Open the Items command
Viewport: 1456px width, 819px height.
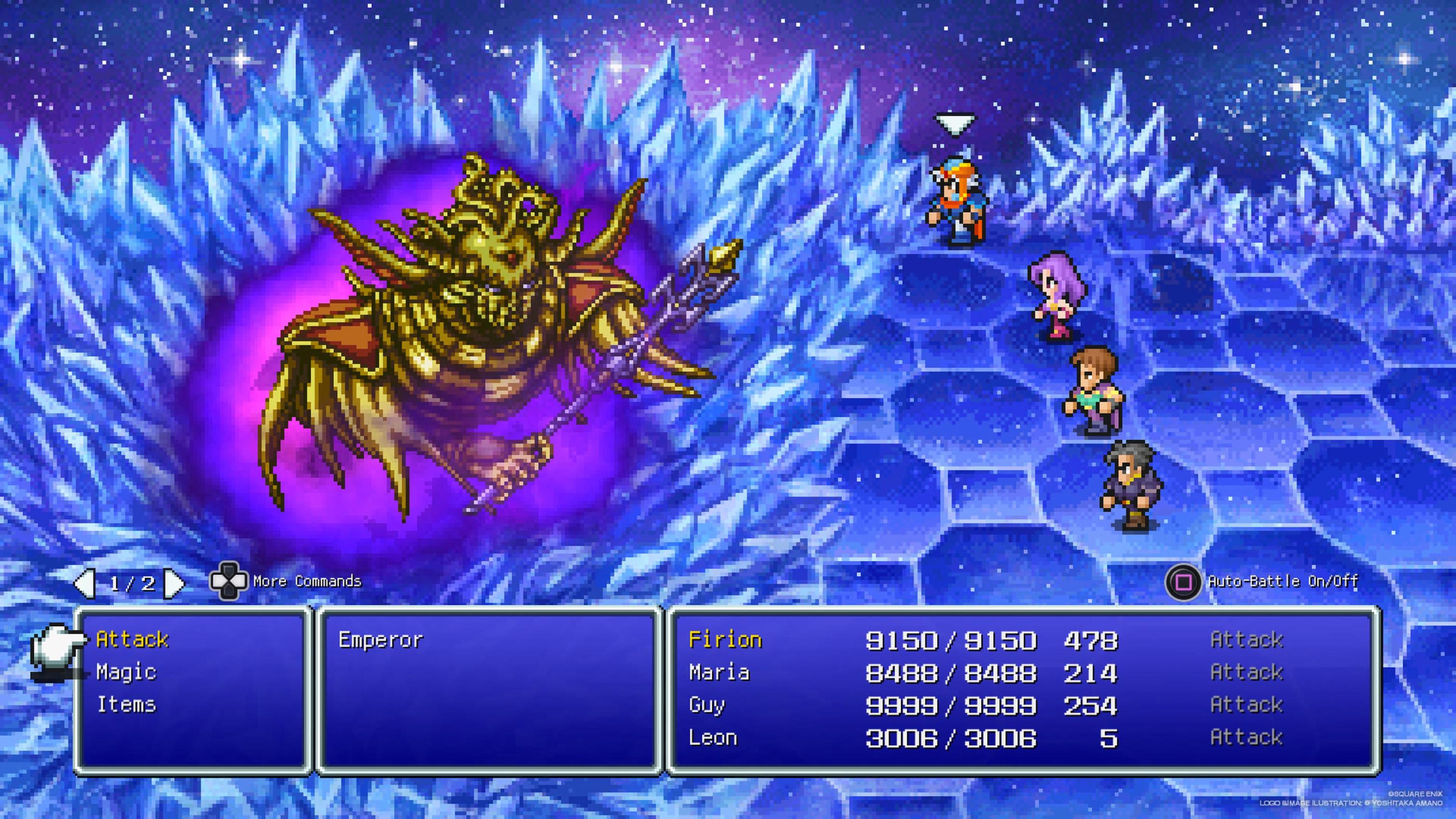pos(126,705)
